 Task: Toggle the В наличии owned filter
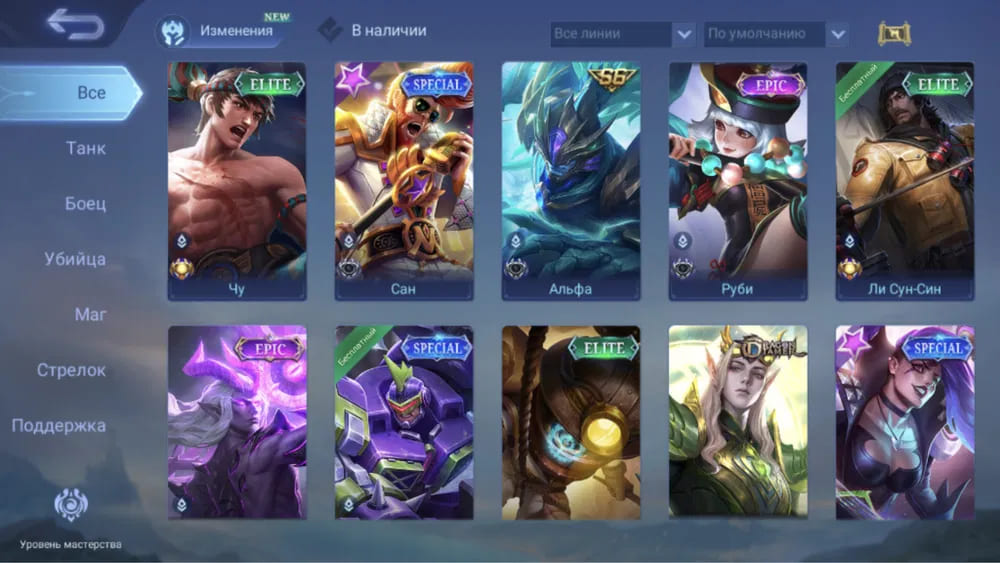(x=374, y=31)
